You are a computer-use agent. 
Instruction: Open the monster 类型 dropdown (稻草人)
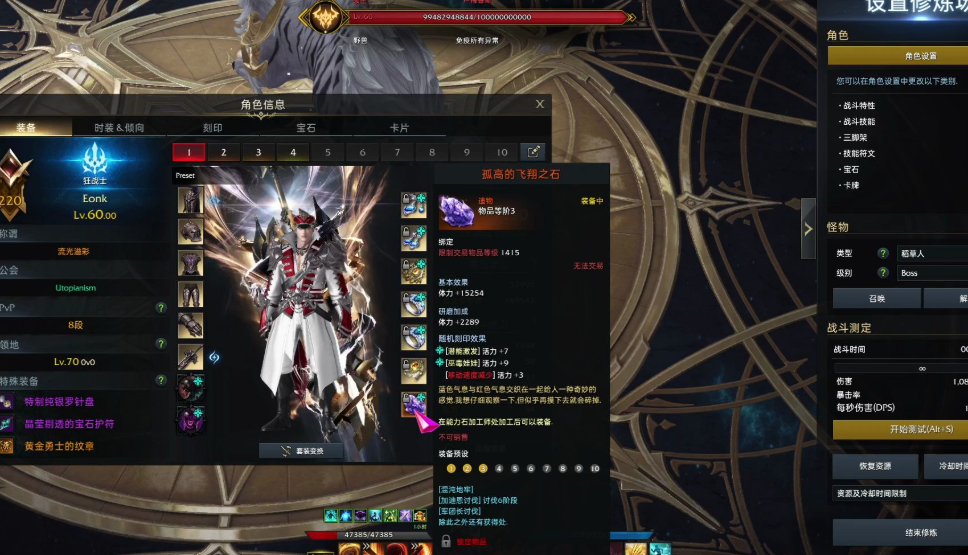pyautogui.click(x=930, y=253)
